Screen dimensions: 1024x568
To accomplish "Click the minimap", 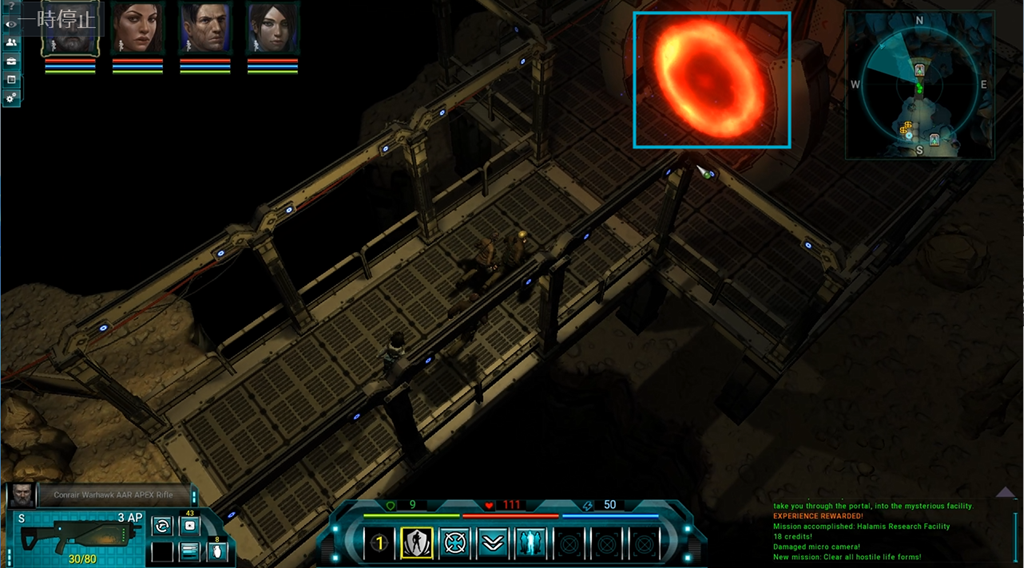I will point(919,85).
